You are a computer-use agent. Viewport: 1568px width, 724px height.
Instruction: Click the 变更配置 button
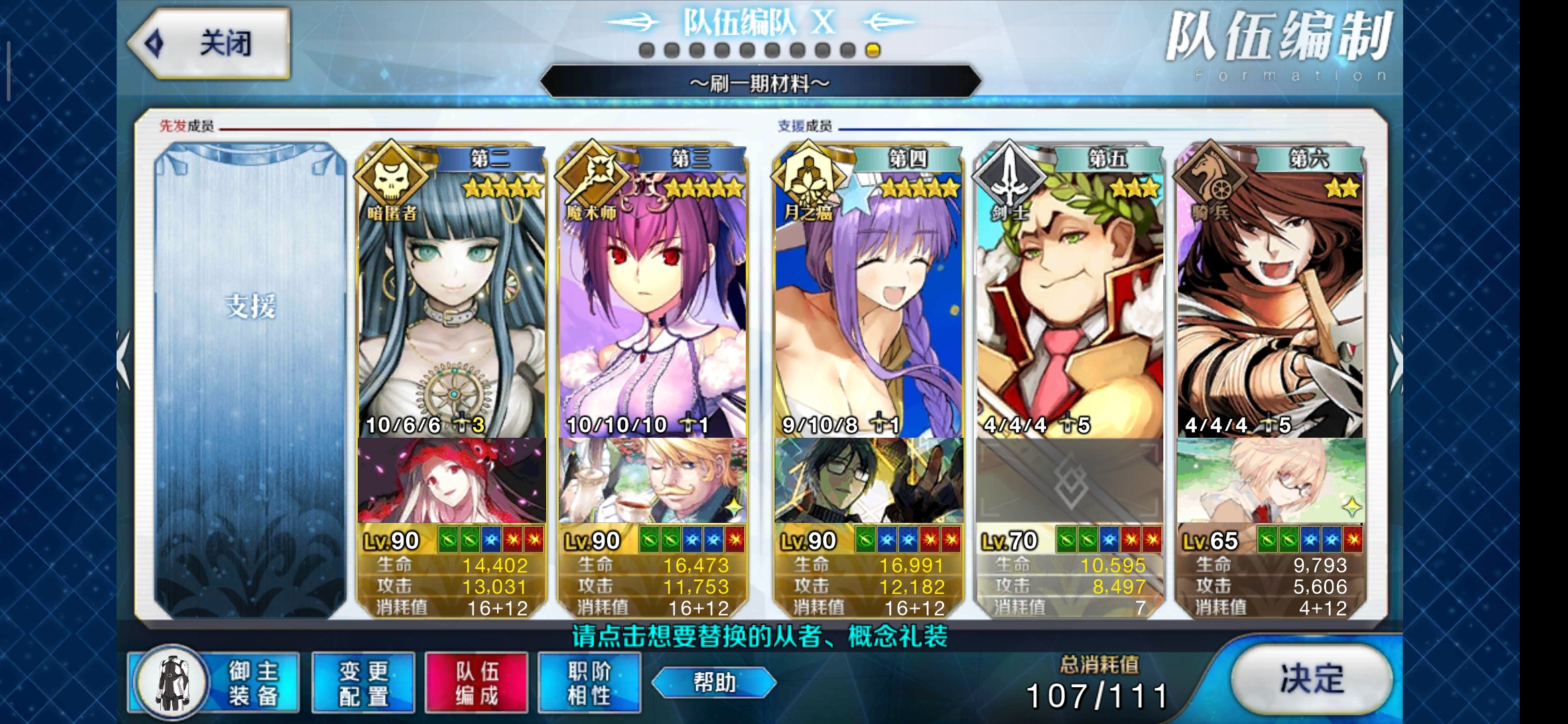[x=363, y=682]
